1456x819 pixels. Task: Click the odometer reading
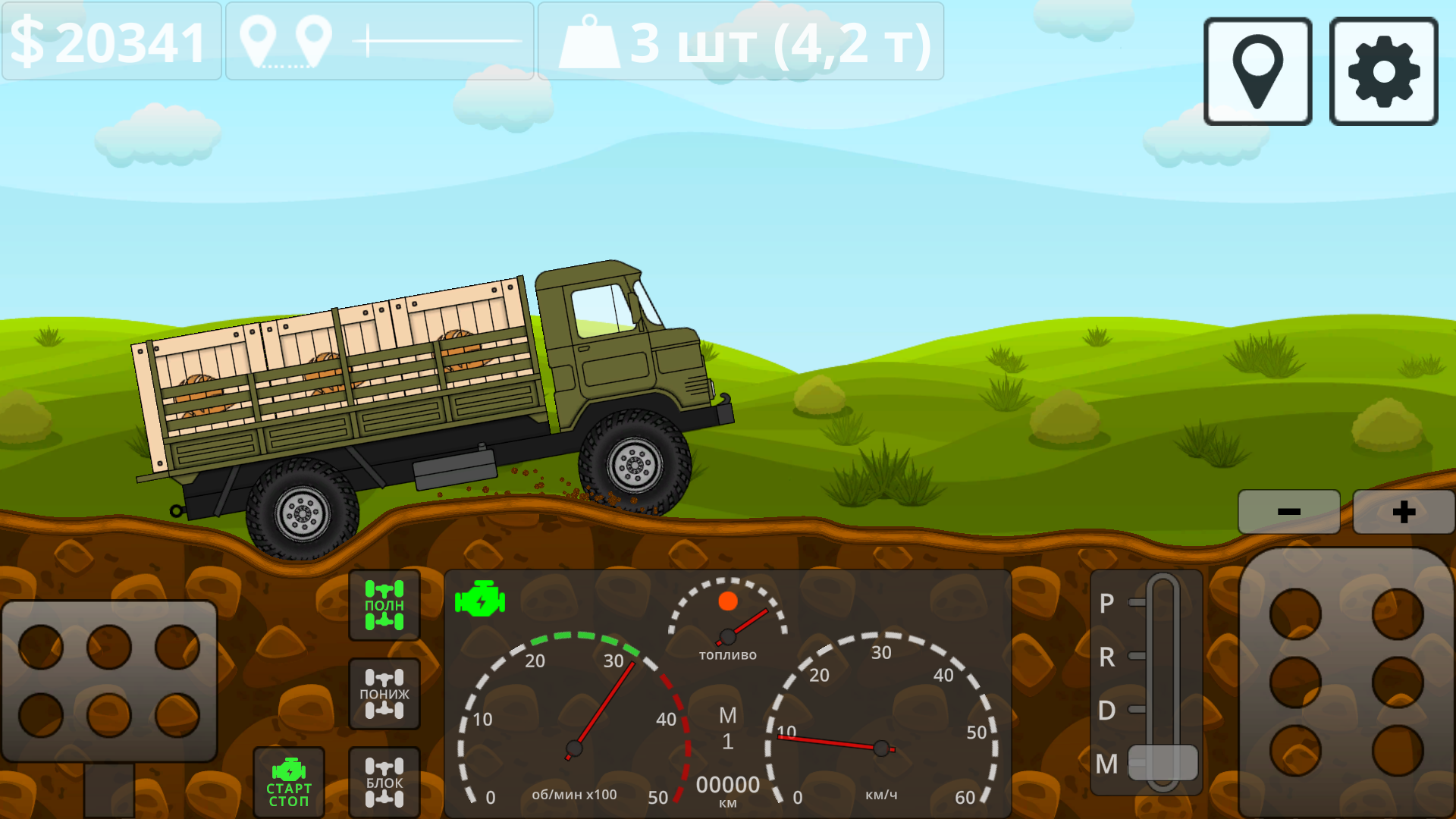[x=726, y=786]
